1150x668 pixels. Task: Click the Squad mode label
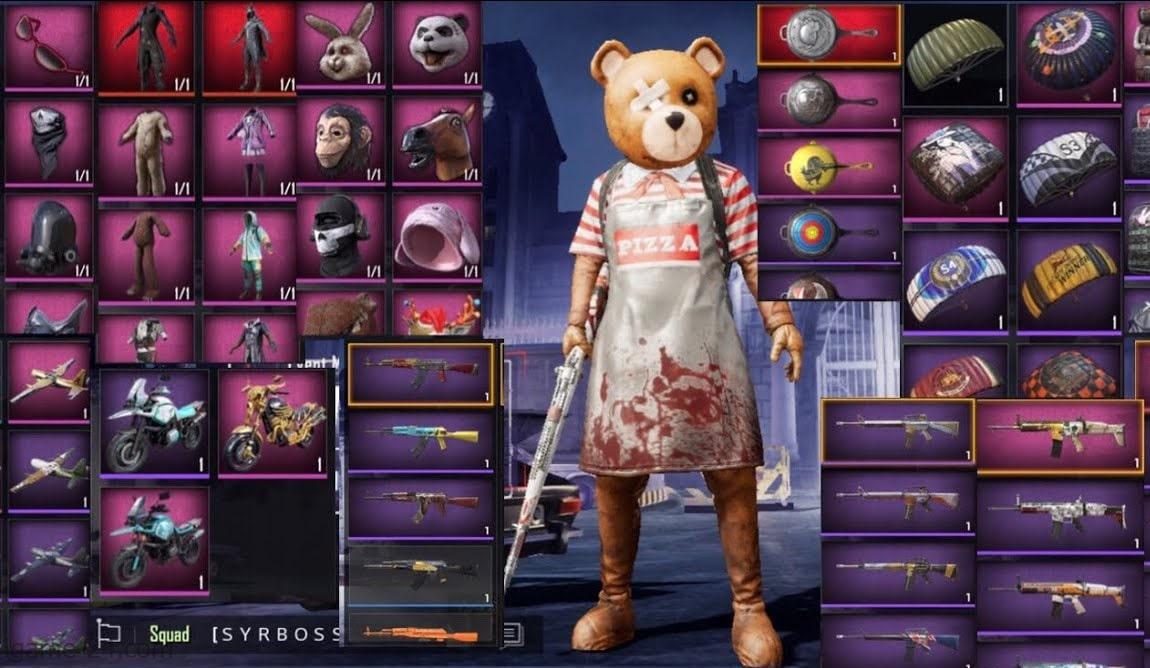coord(169,633)
